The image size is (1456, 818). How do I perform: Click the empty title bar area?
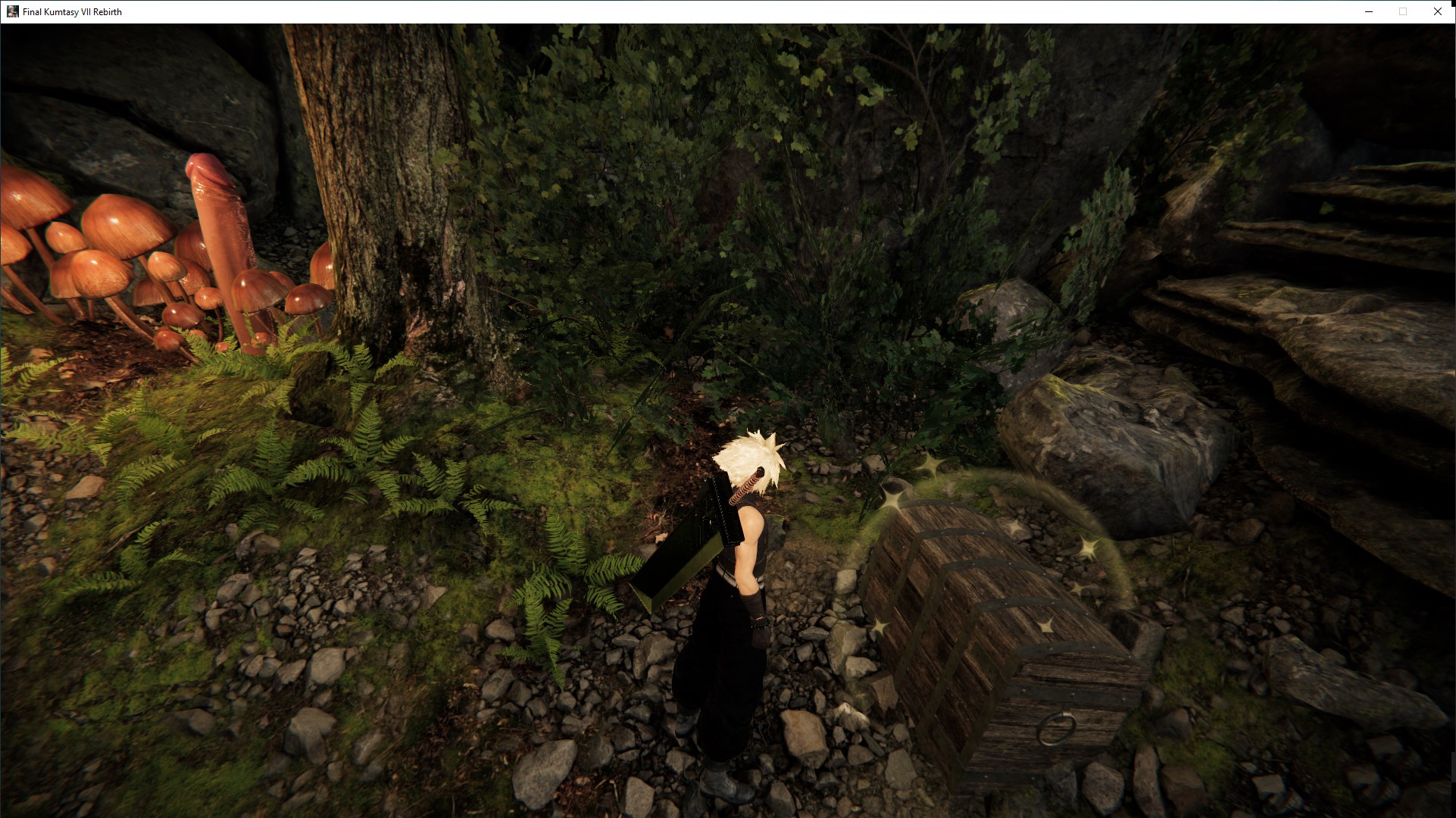click(x=682, y=11)
